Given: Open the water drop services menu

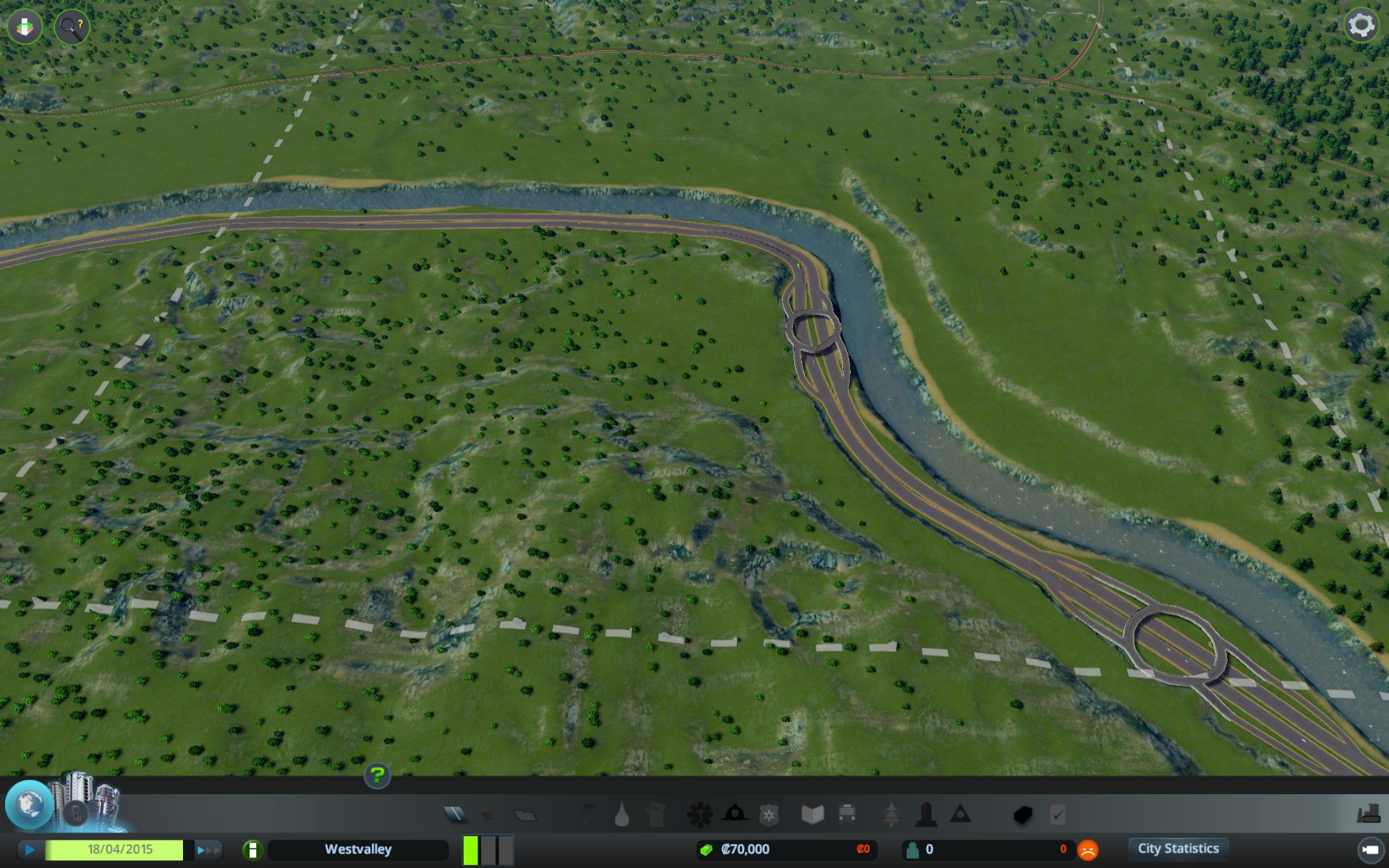Looking at the screenshot, I should (621, 815).
